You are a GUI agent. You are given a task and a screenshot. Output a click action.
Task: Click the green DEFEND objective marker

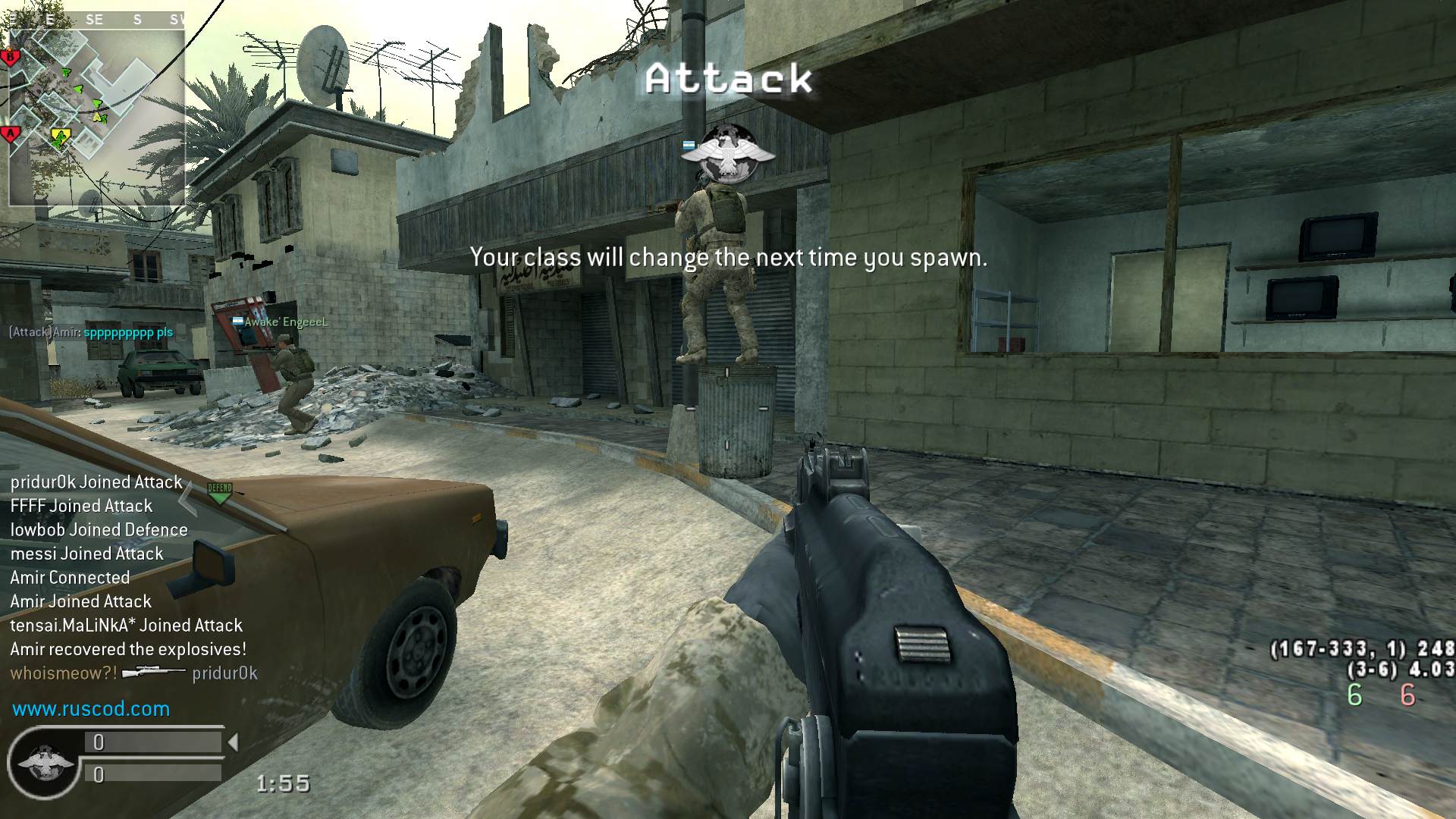219,492
